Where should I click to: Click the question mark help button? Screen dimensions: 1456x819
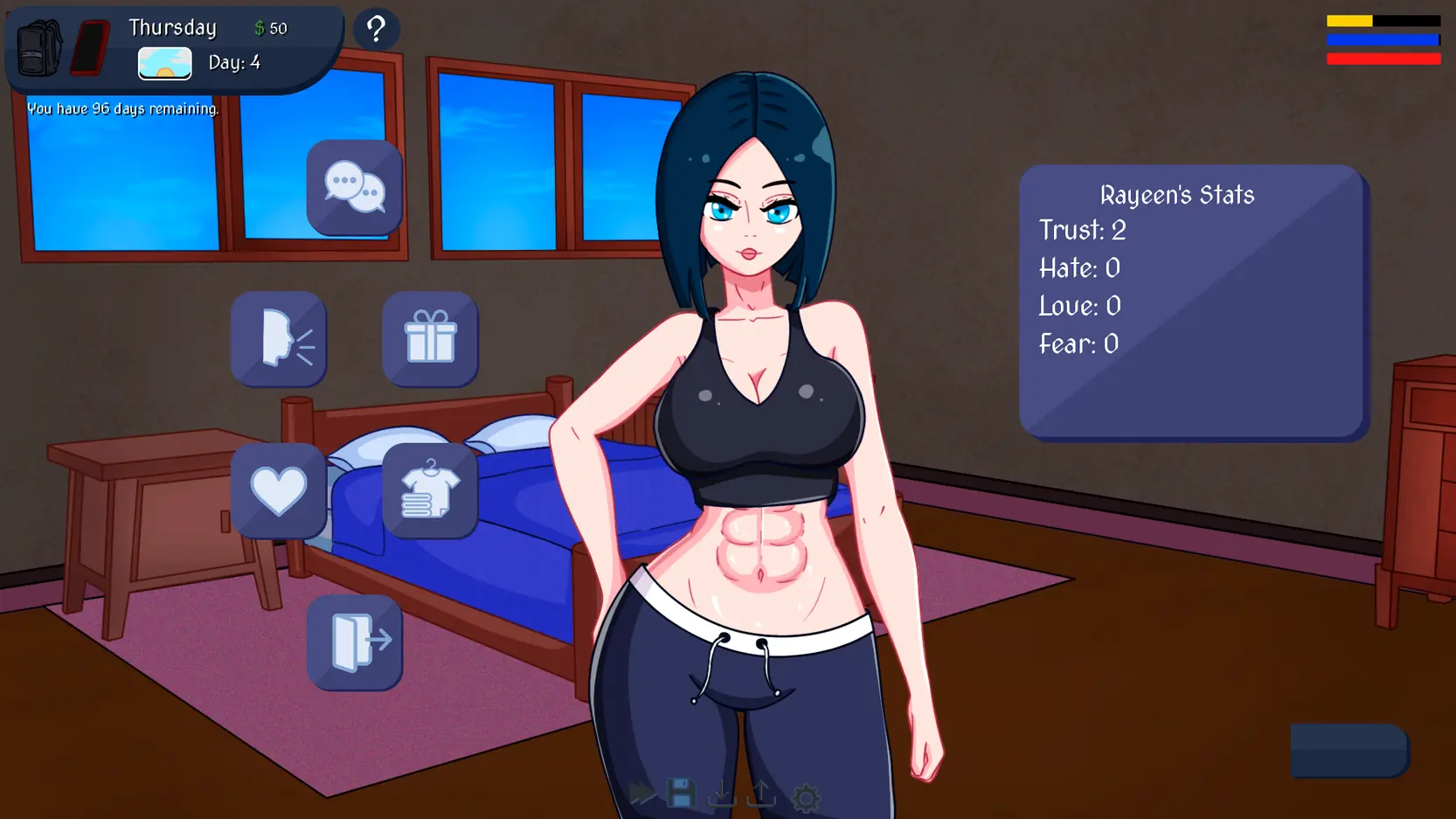click(x=377, y=30)
